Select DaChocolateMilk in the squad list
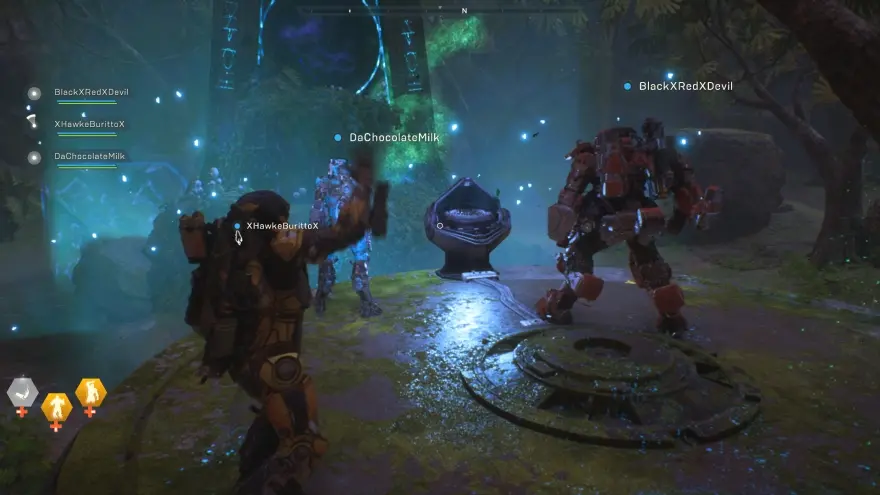Viewport: 880px width, 495px height. [x=89, y=157]
